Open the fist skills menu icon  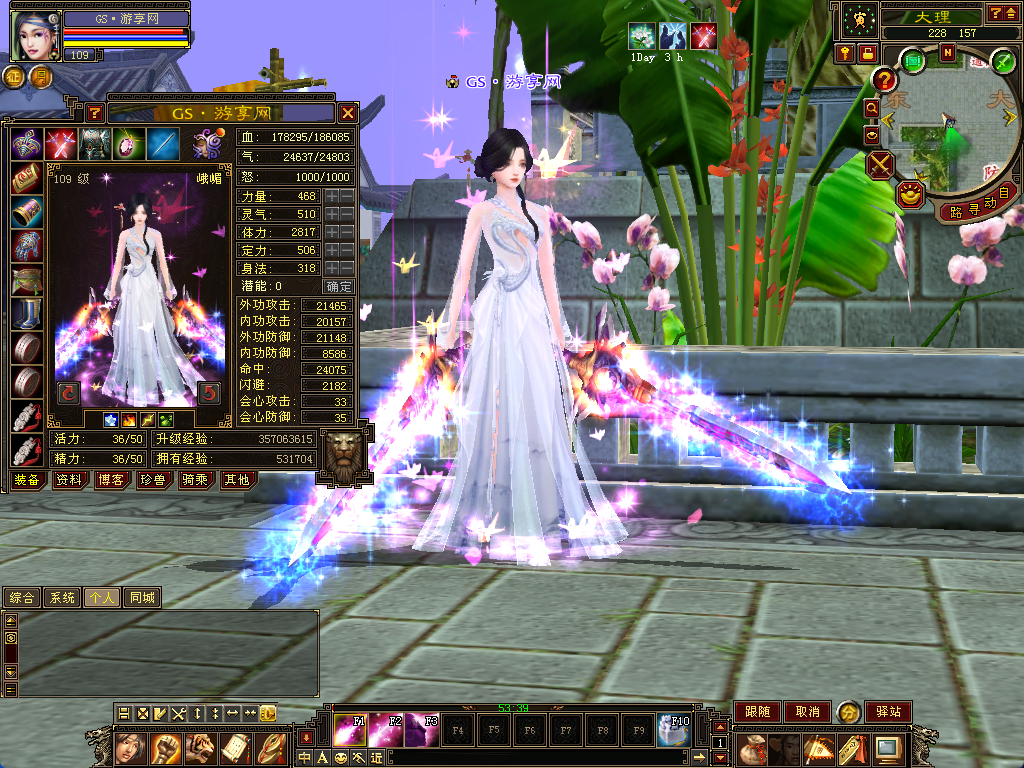pyautogui.click(x=165, y=747)
